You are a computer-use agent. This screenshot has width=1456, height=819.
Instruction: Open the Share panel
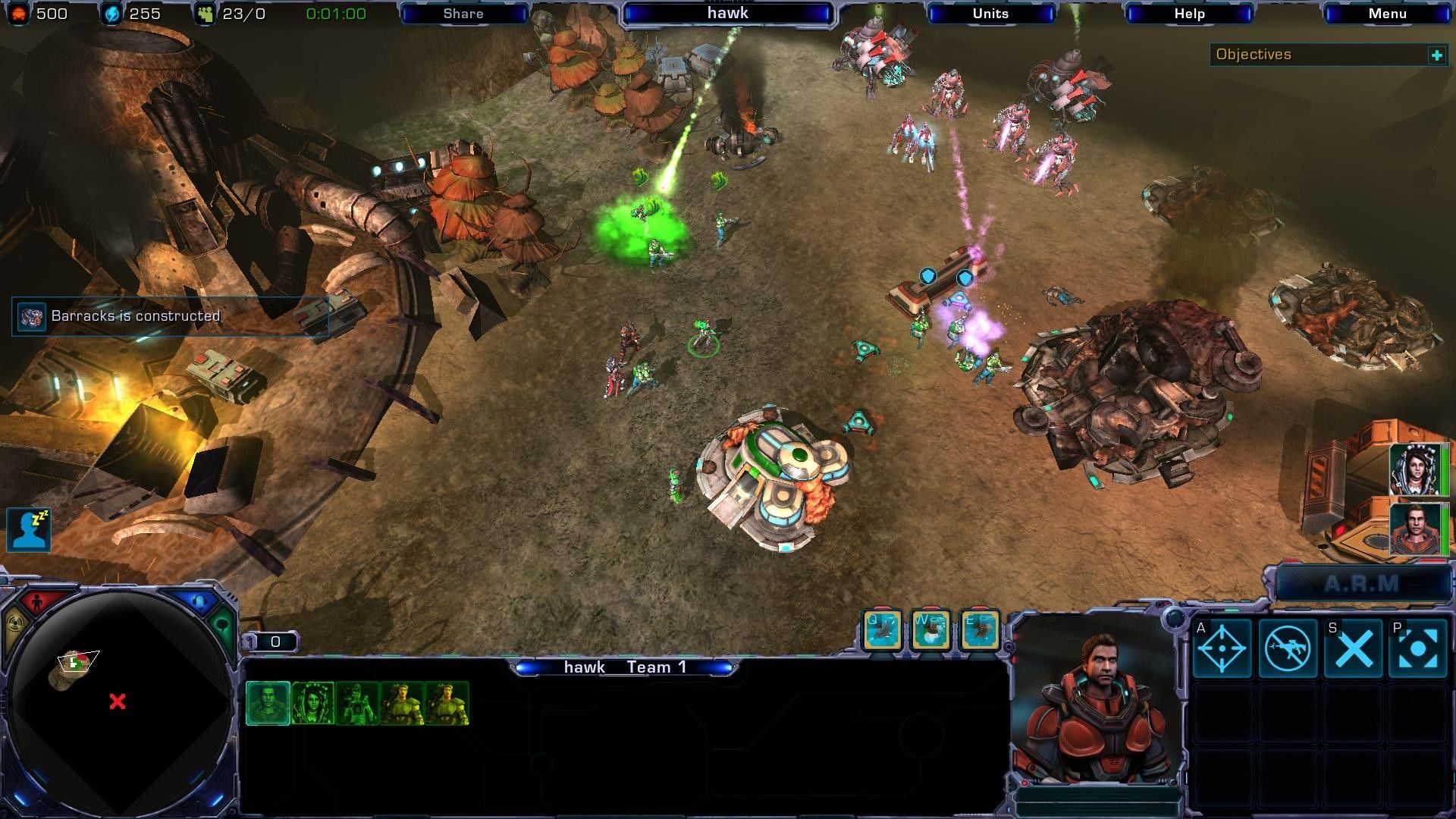[463, 14]
